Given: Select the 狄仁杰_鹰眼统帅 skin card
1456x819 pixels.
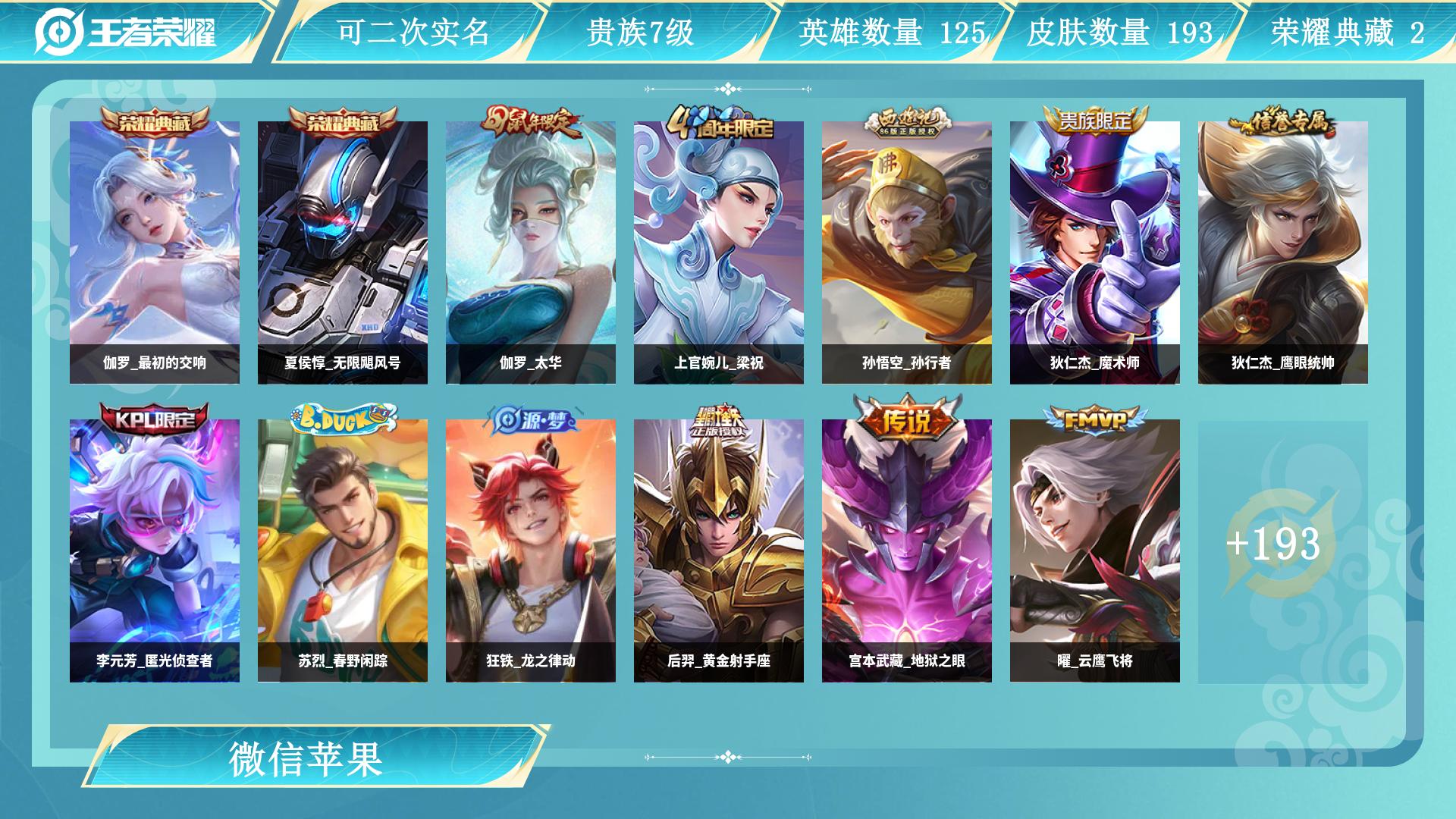Looking at the screenshot, I should click(x=1283, y=252).
